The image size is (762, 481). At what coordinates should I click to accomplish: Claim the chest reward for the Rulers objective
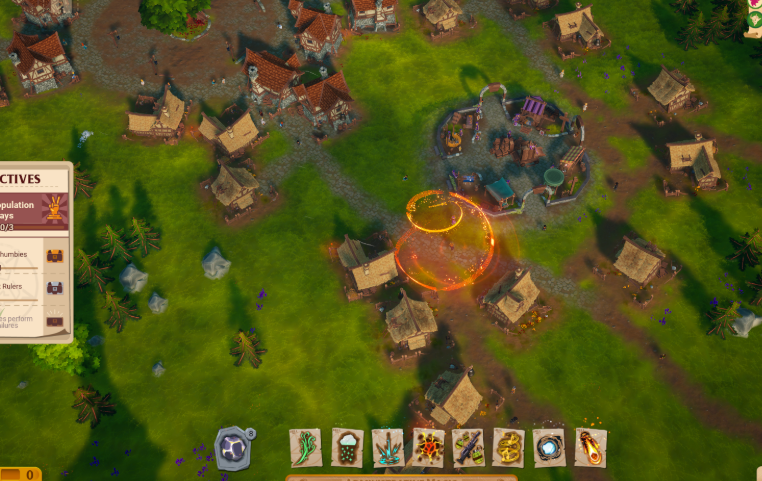point(54,288)
